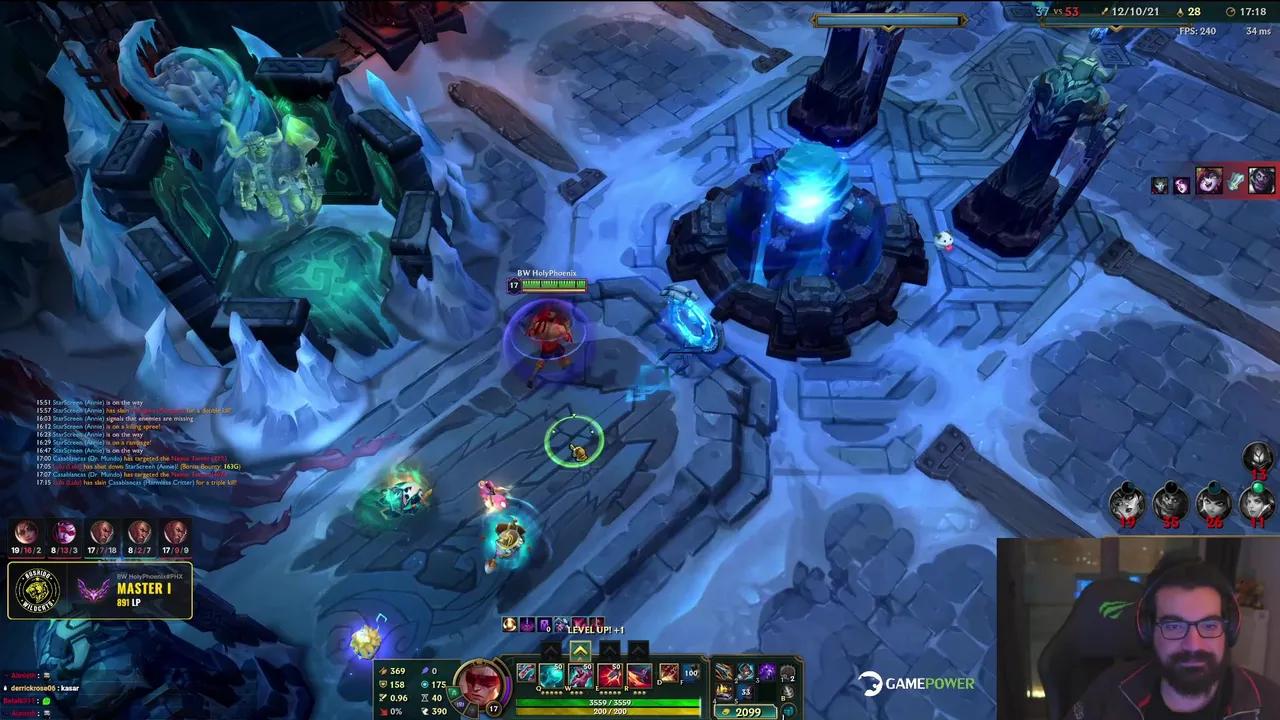
Task: Activate the R ultimate ability icon
Action: tap(639, 673)
